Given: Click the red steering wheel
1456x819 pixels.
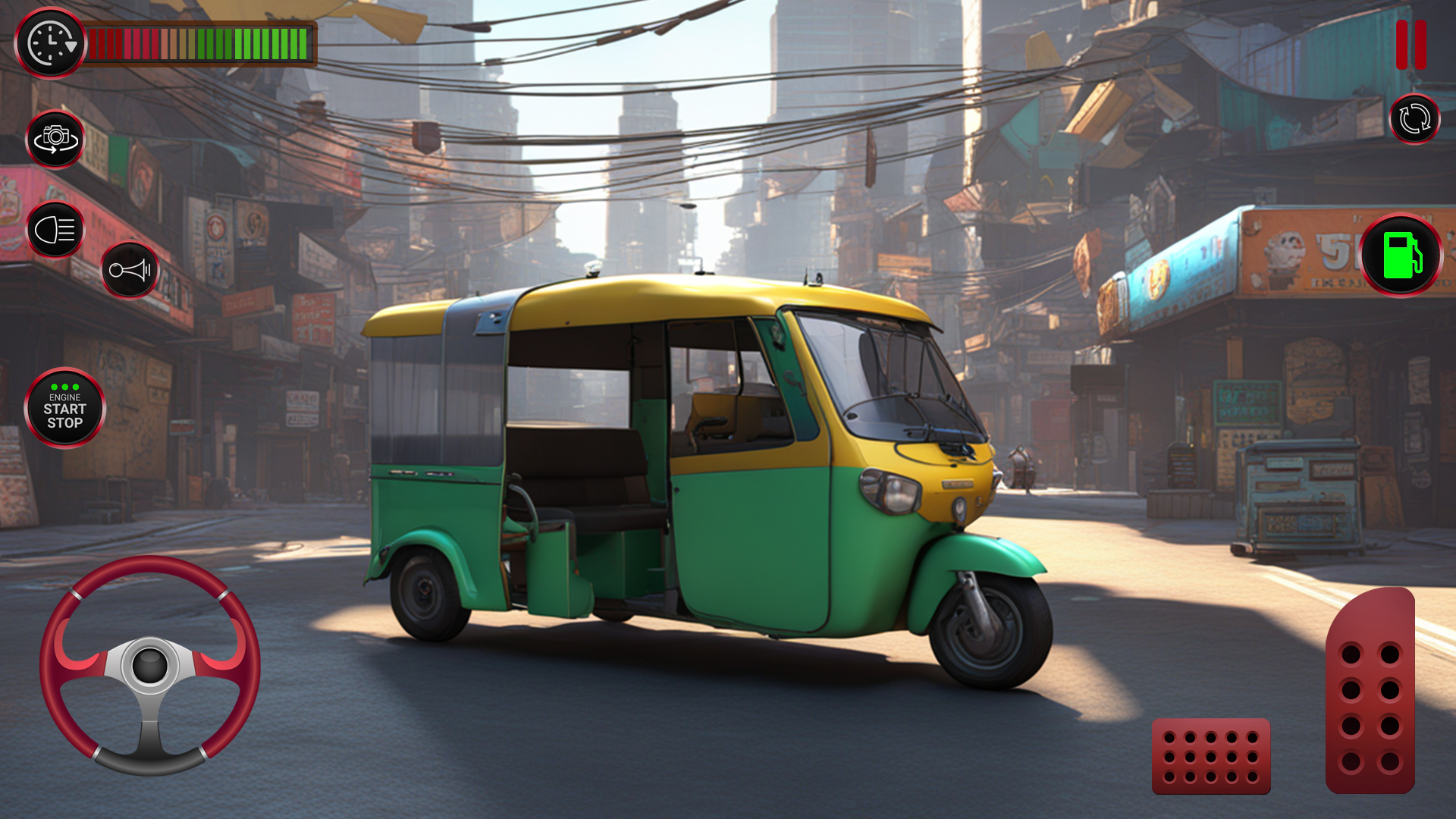Looking at the screenshot, I should (x=150, y=666).
